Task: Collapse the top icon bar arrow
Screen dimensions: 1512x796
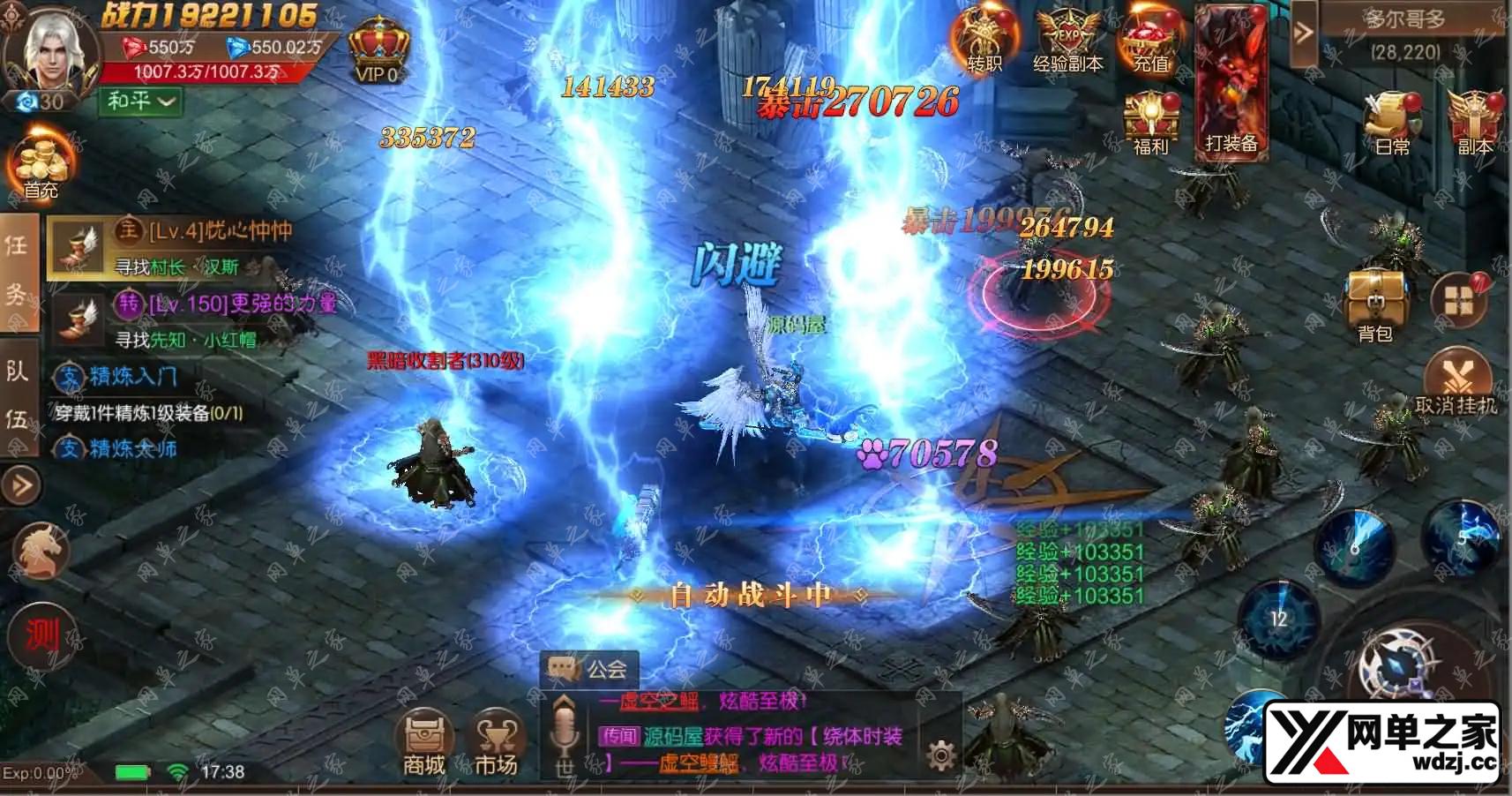Action: click(1303, 34)
